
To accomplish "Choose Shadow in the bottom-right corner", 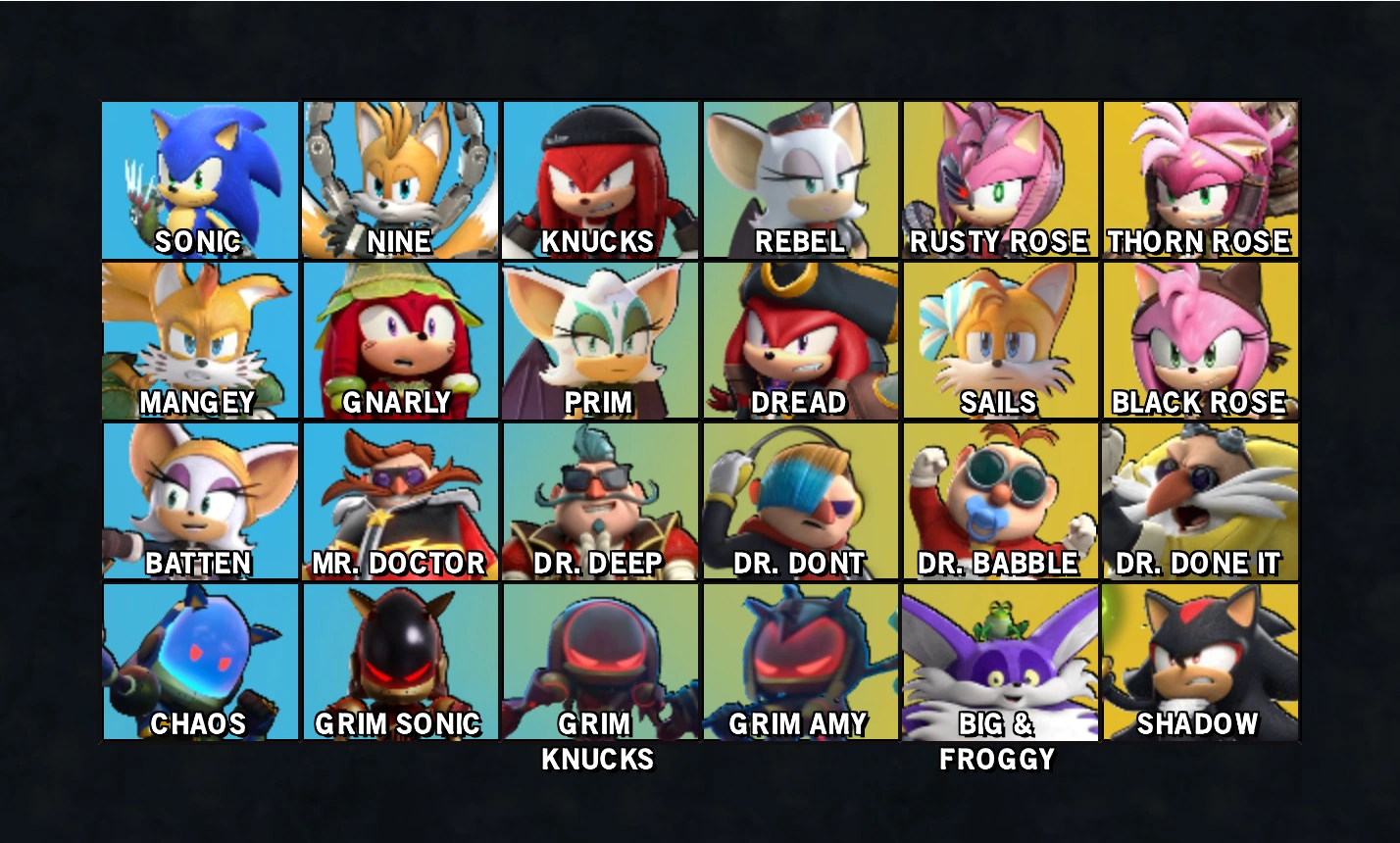I will [x=1200, y=662].
